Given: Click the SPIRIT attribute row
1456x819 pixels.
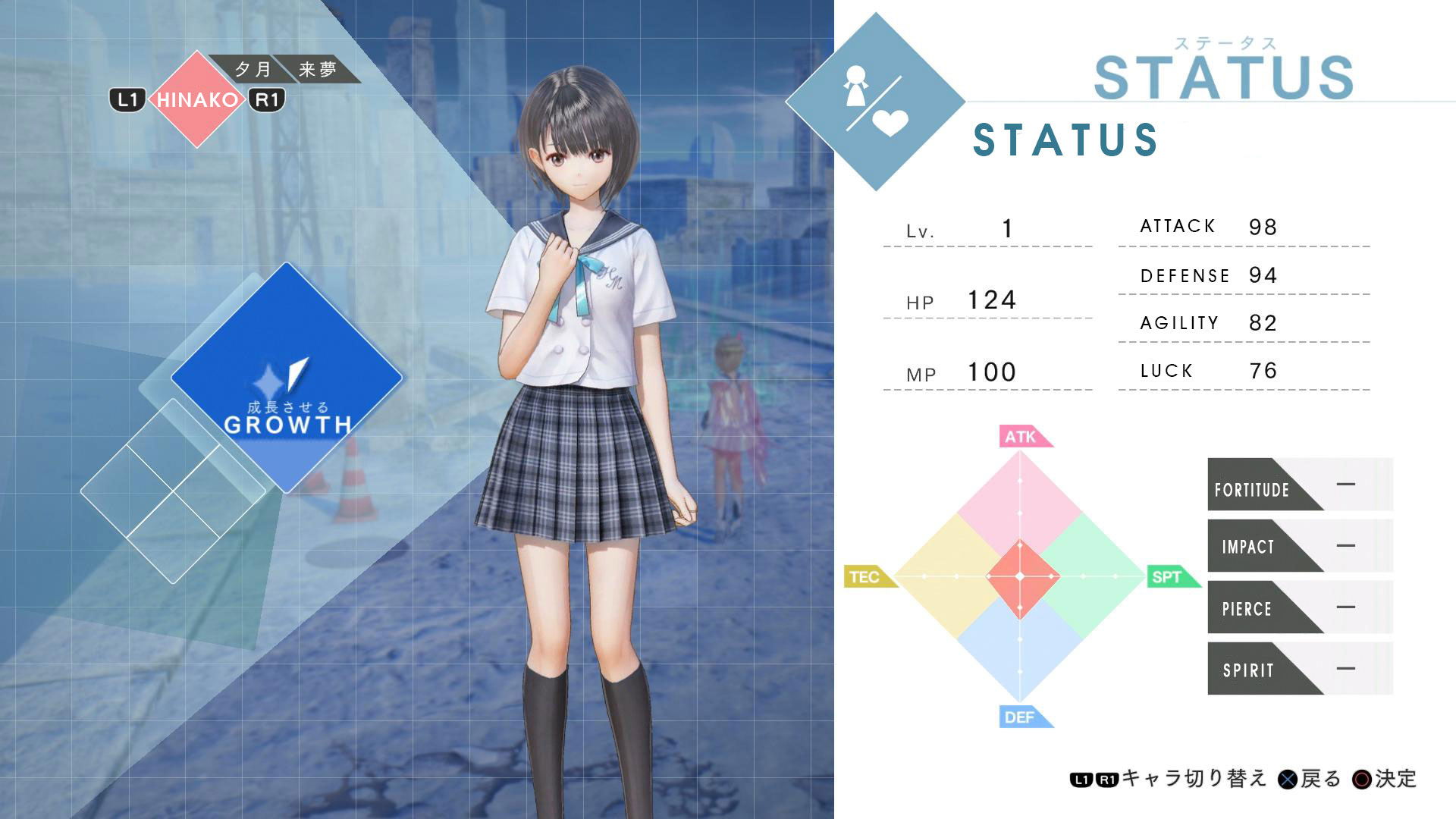Looking at the screenshot, I should tap(1300, 669).
